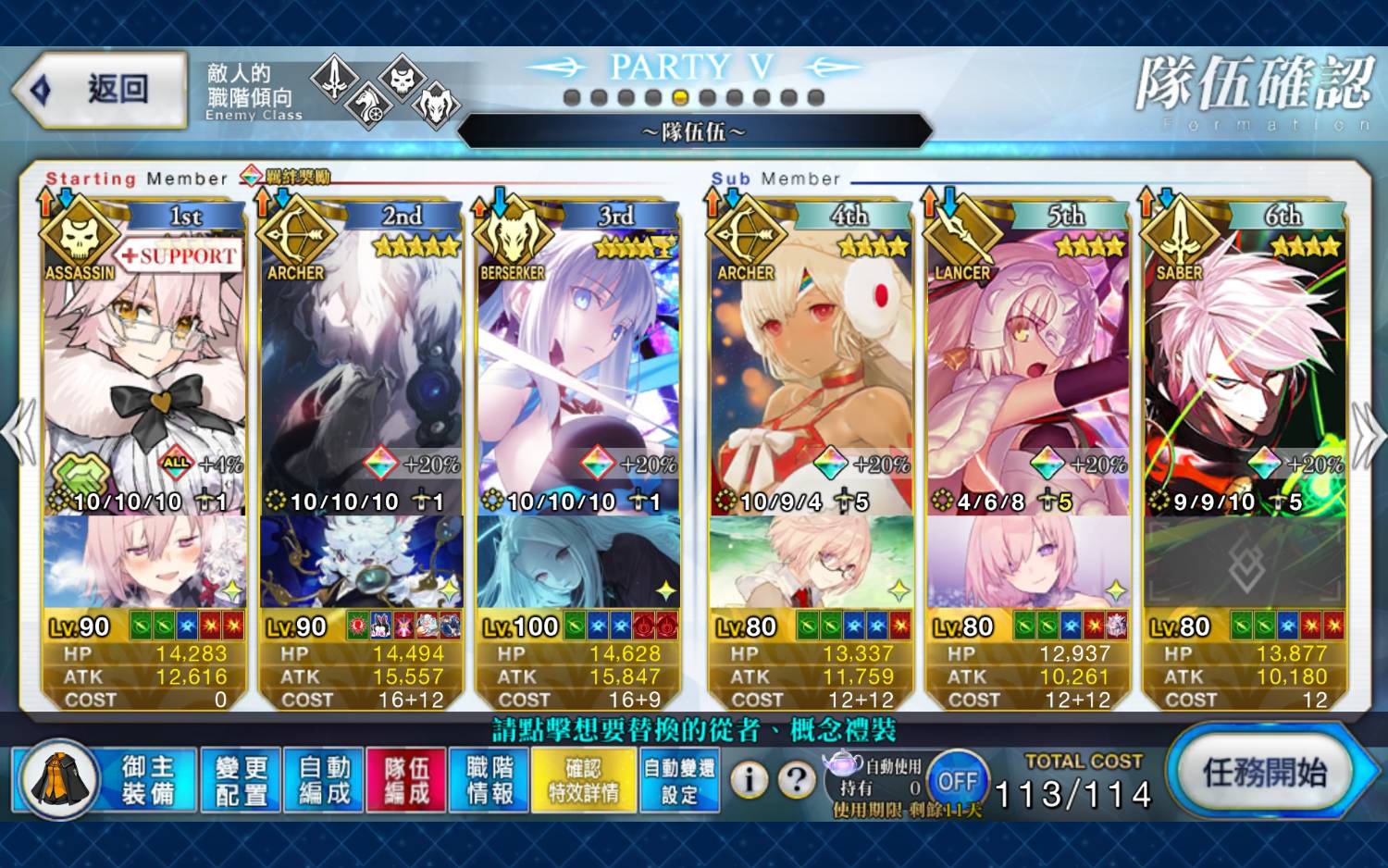Select the 1st slot Assassin support servant
1388x868 pixels.
(x=143, y=370)
